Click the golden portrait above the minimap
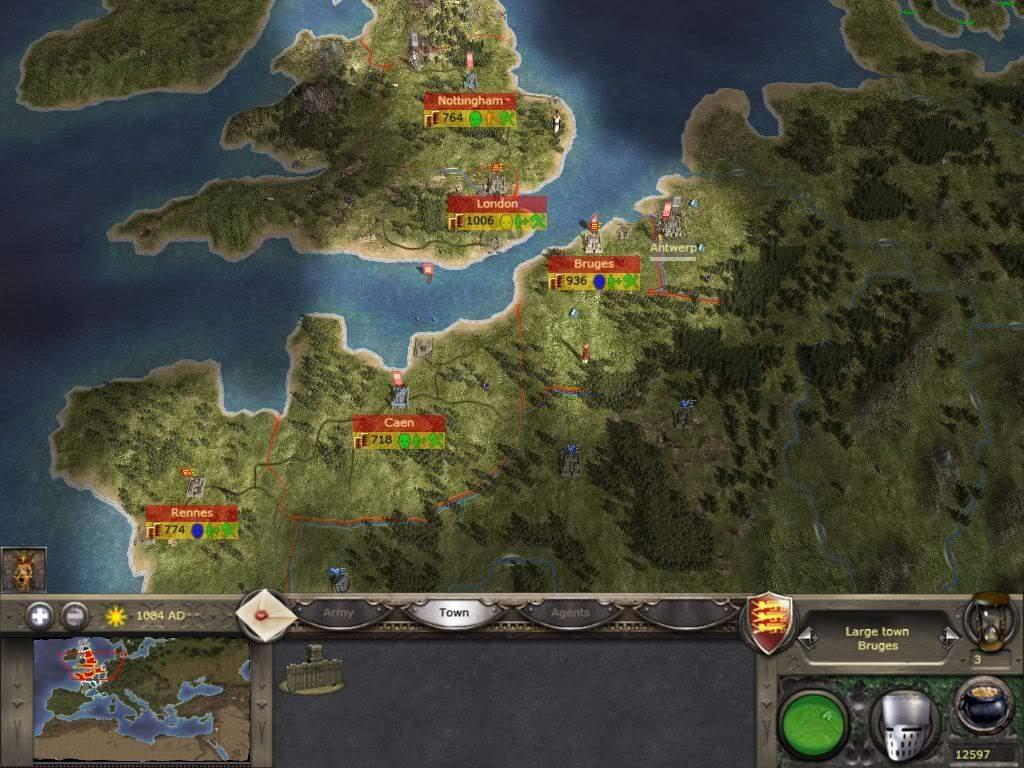This screenshot has height=768, width=1024. (23, 570)
